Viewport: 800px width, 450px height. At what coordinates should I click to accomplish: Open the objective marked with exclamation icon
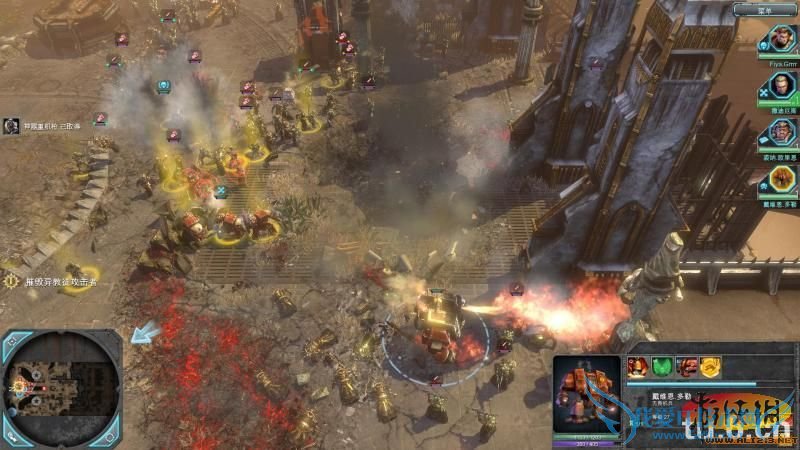click(x=12, y=282)
